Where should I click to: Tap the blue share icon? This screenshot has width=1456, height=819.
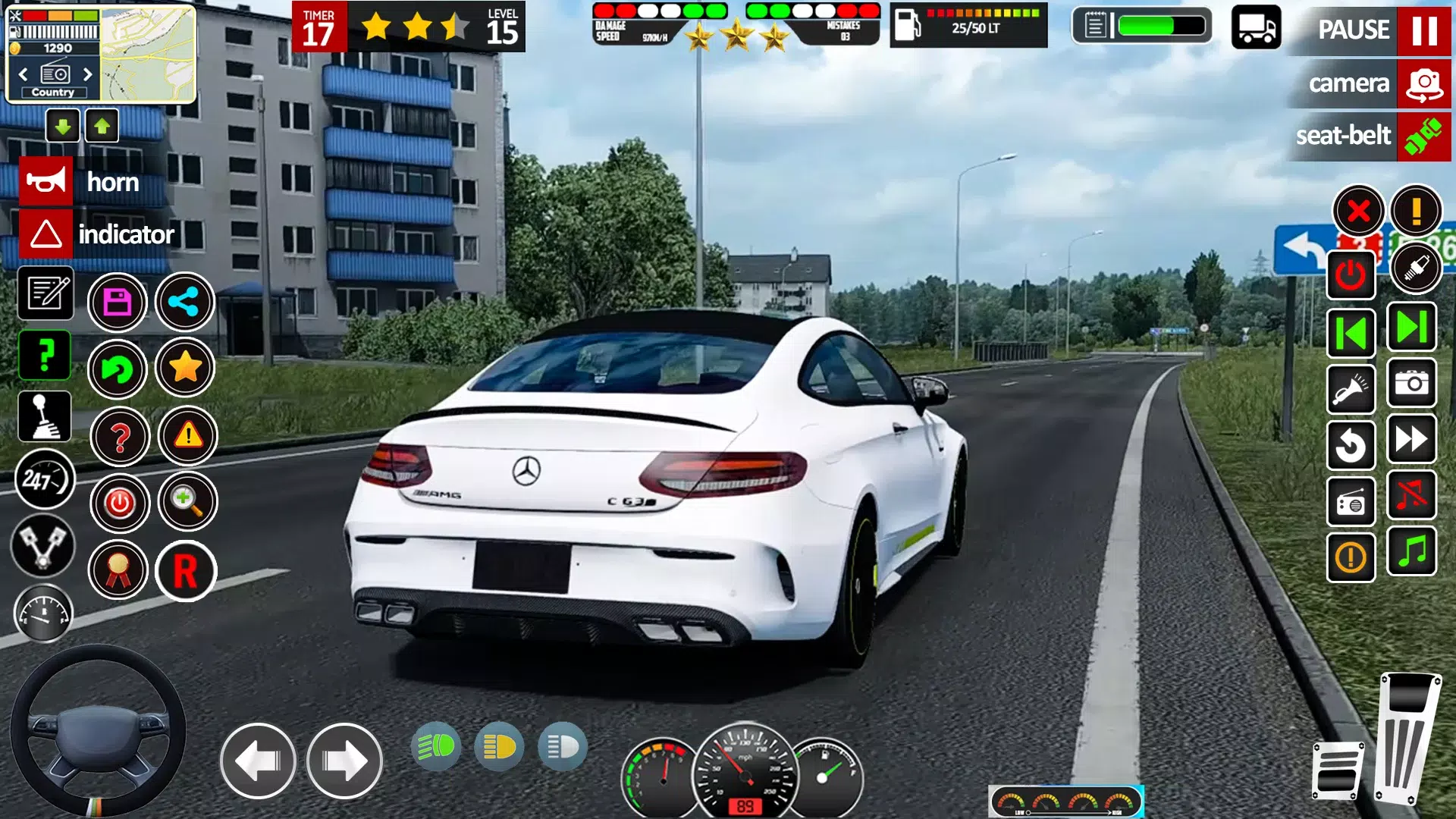pyautogui.click(x=184, y=303)
